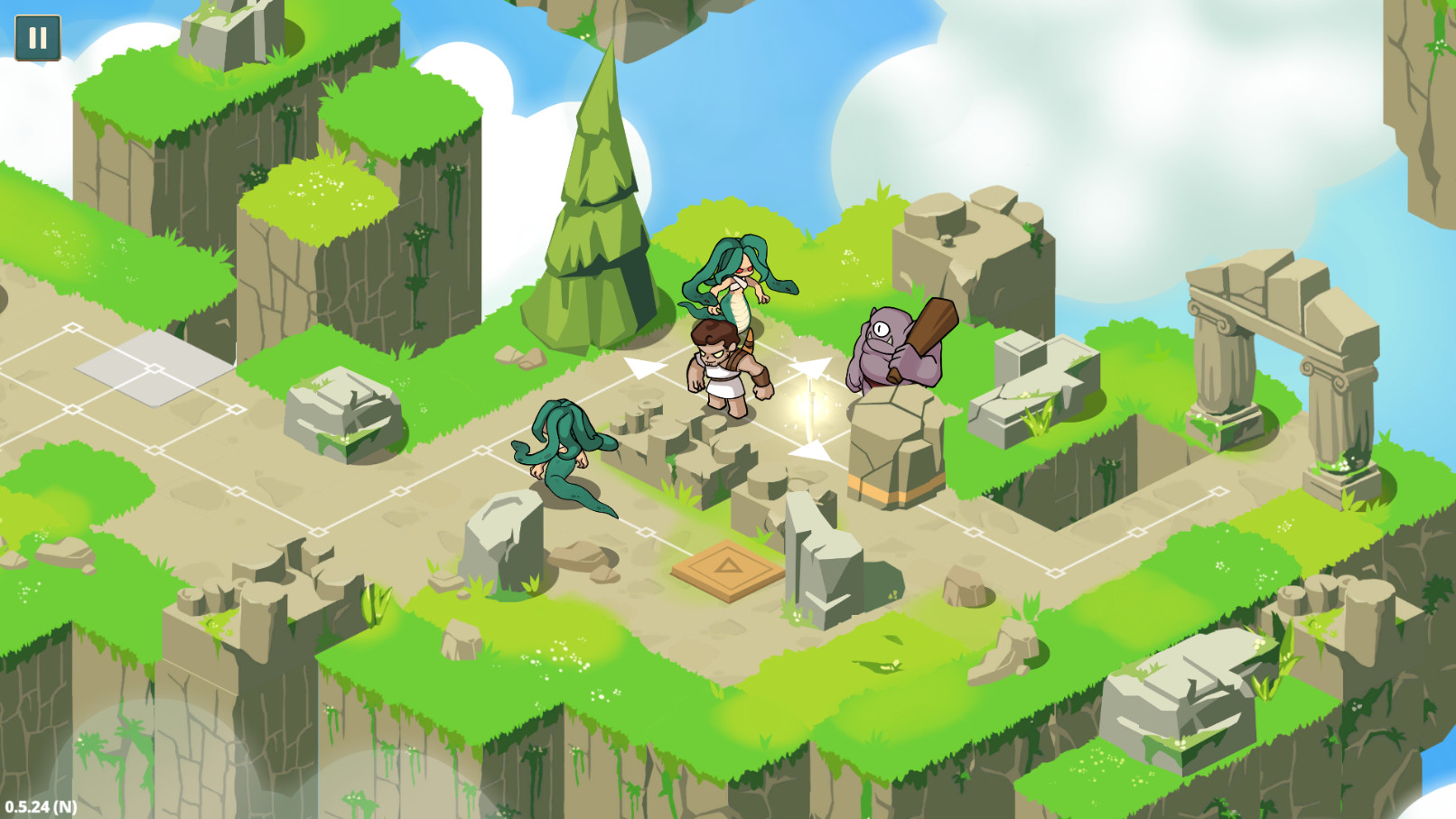Click the upper-left movement arrow
The width and height of the screenshot is (1456, 819).
click(x=643, y=368)
